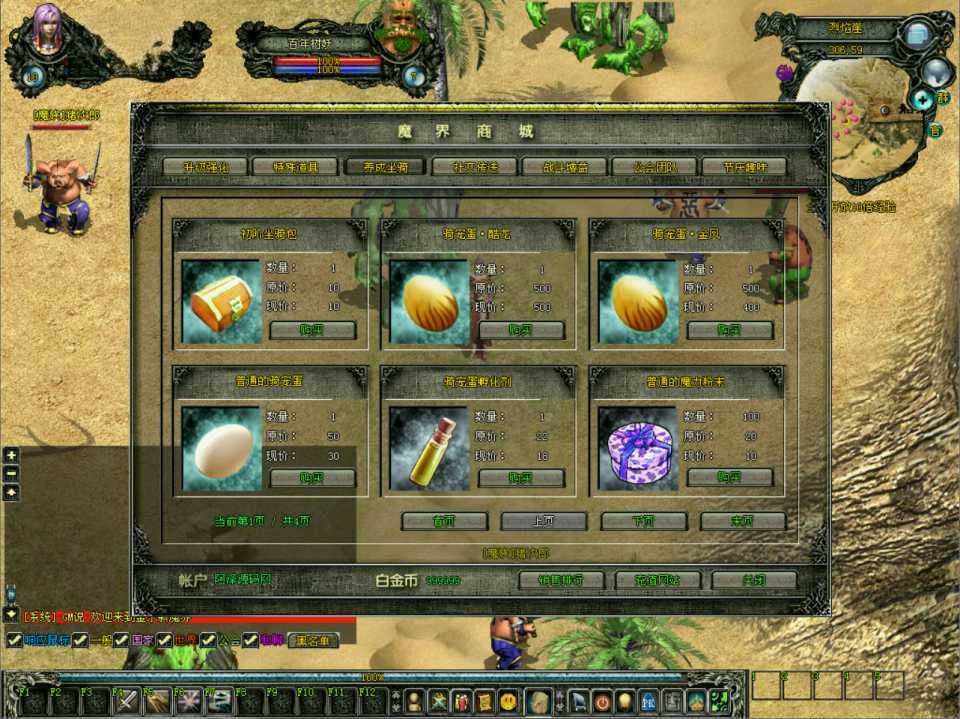Purchase the 普通的骑宠蛋 white egg
This screenshot has width=960, height=719.
tap(313, 478)
